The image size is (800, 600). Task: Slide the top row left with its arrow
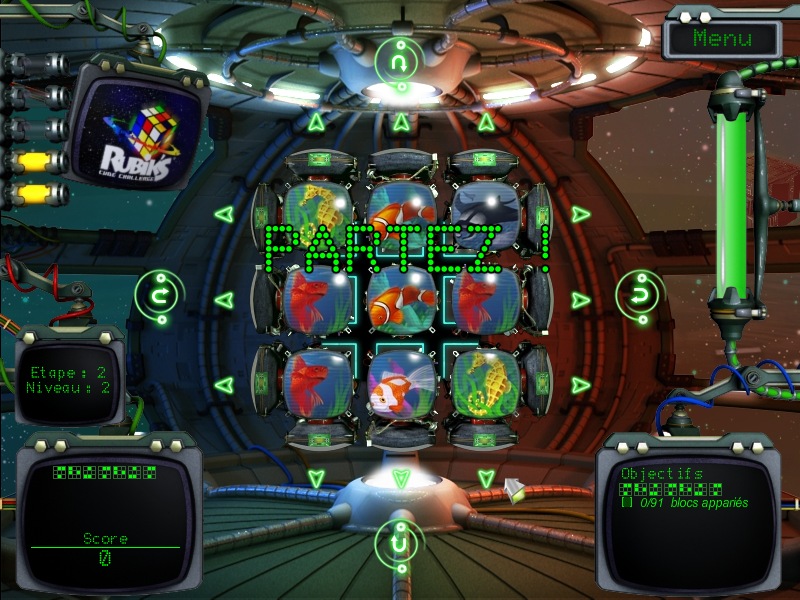tap(224, 214)
